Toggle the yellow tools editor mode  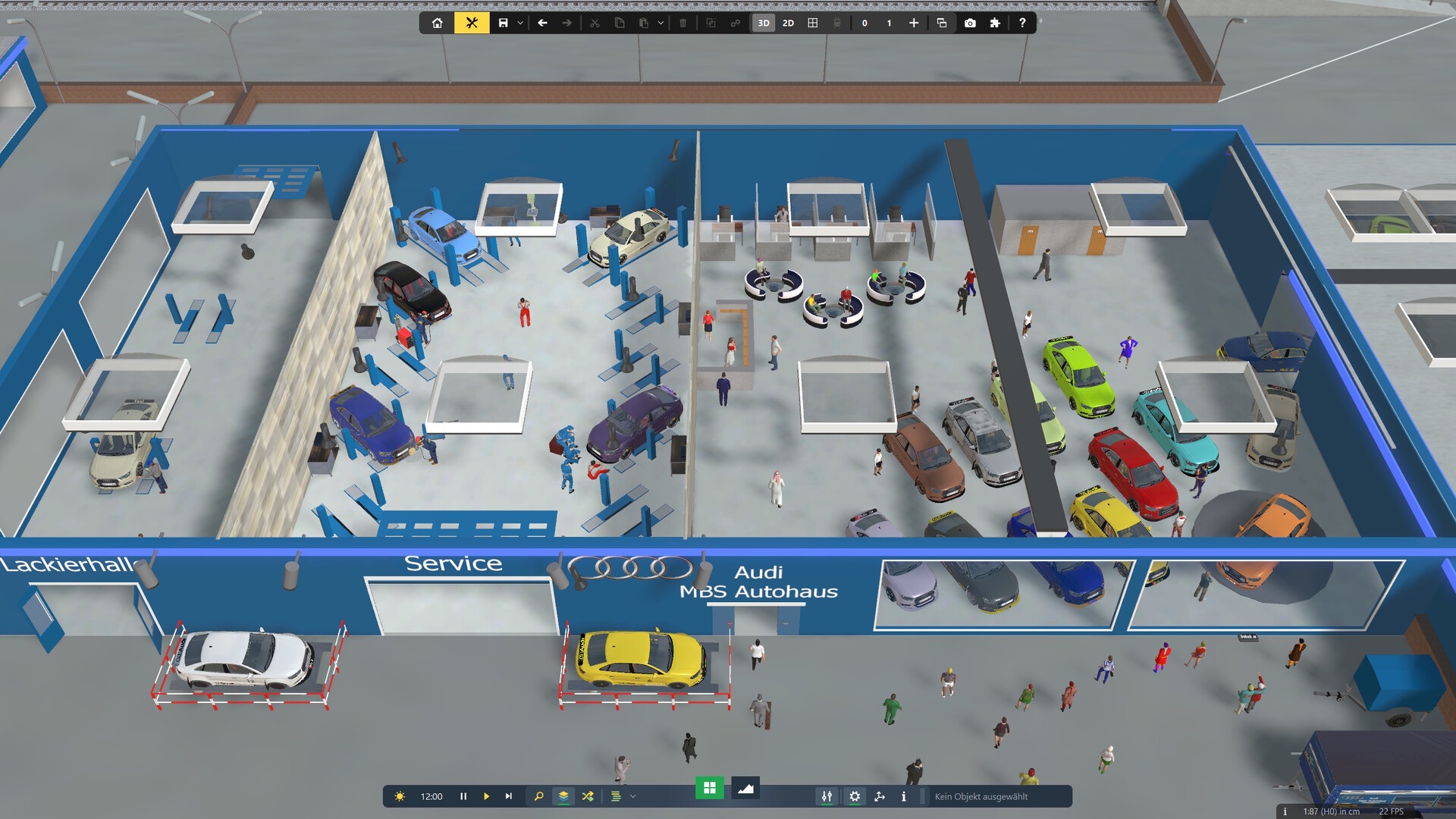(472, 23)
